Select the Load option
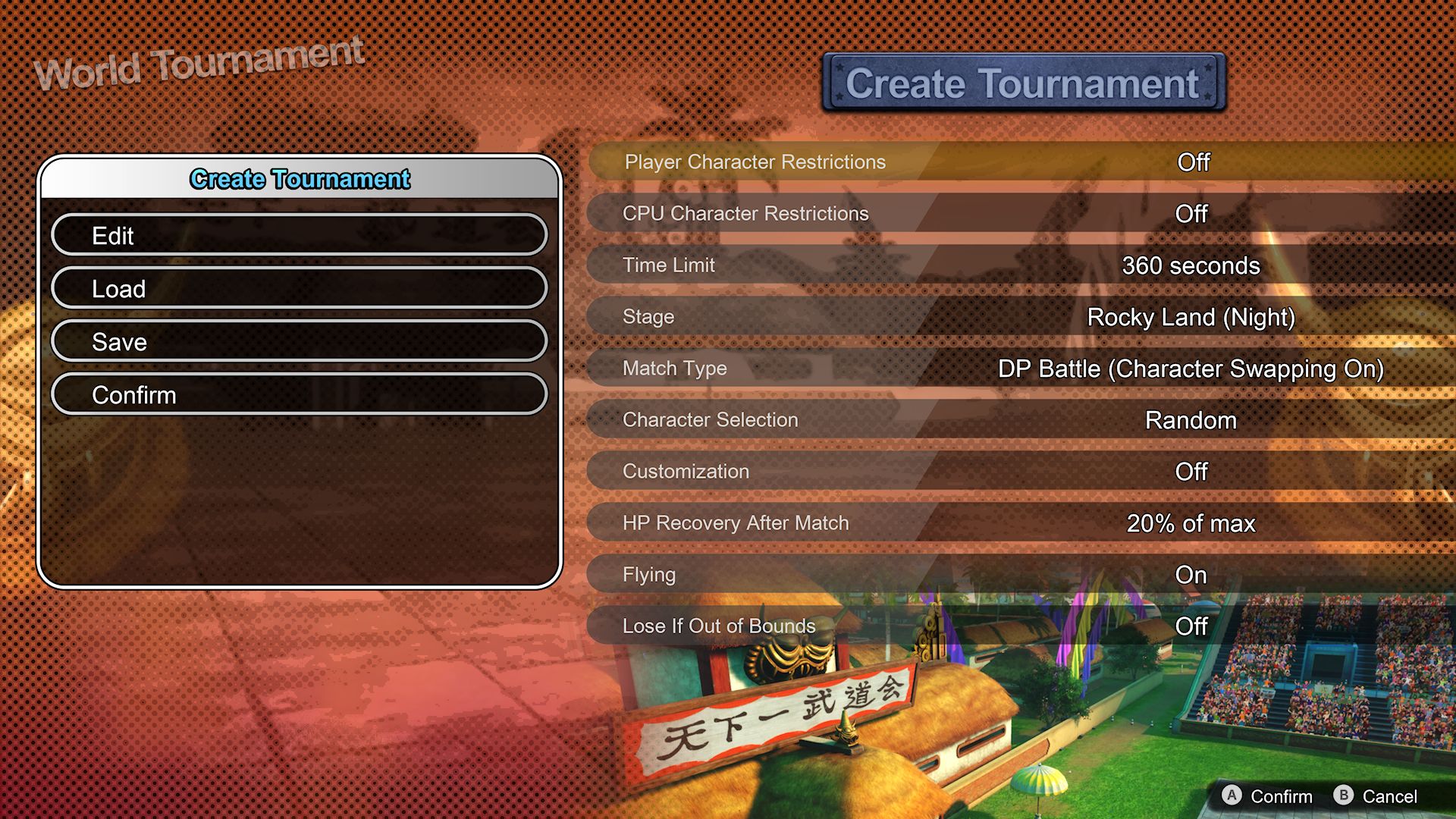1456x819 pixels. tap(300, 288)
